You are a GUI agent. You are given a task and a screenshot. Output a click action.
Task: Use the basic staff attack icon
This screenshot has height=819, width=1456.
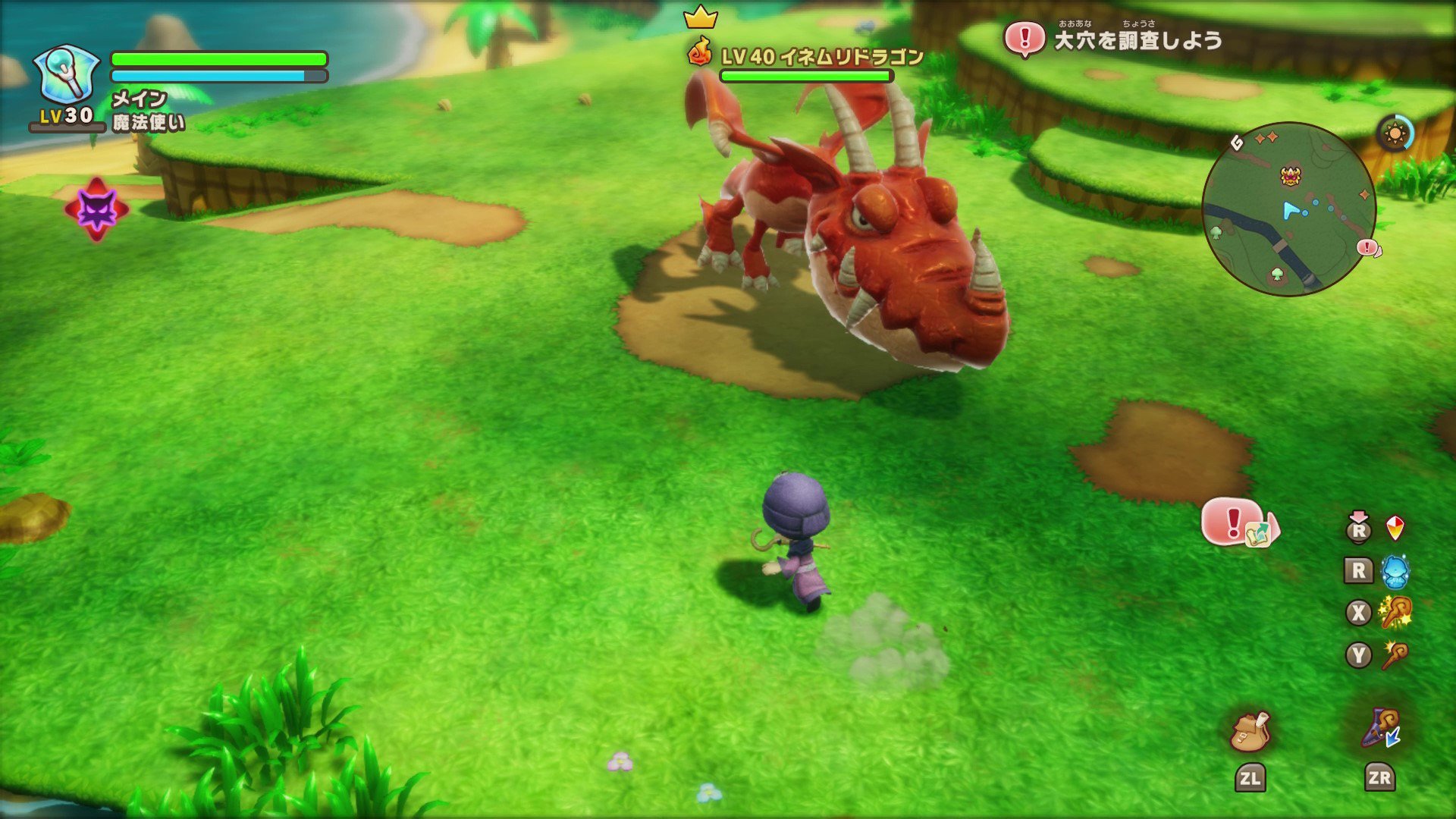click(x=1395, y=655)
